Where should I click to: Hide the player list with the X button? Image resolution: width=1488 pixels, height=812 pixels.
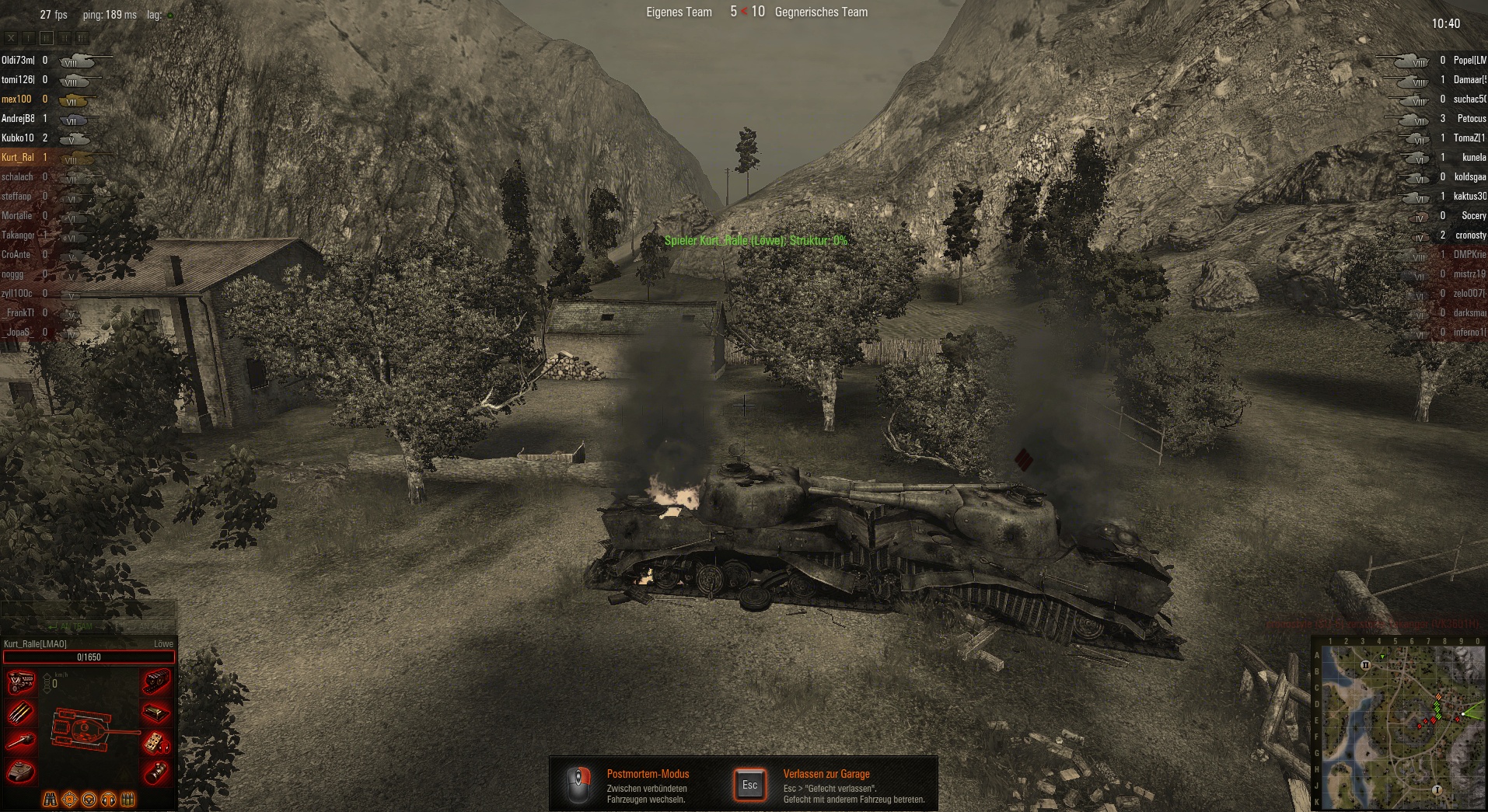(11, 37)
